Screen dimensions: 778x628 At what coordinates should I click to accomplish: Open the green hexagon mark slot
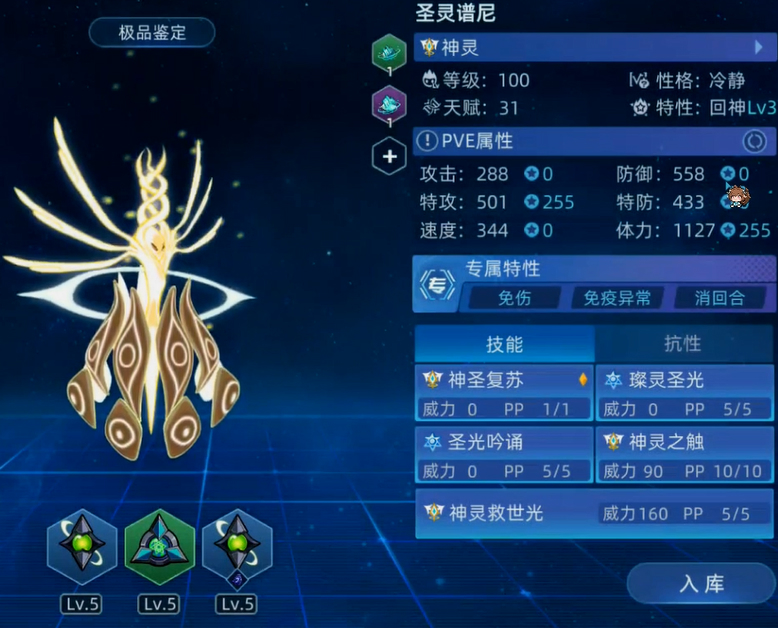click(x=389, y=52)
